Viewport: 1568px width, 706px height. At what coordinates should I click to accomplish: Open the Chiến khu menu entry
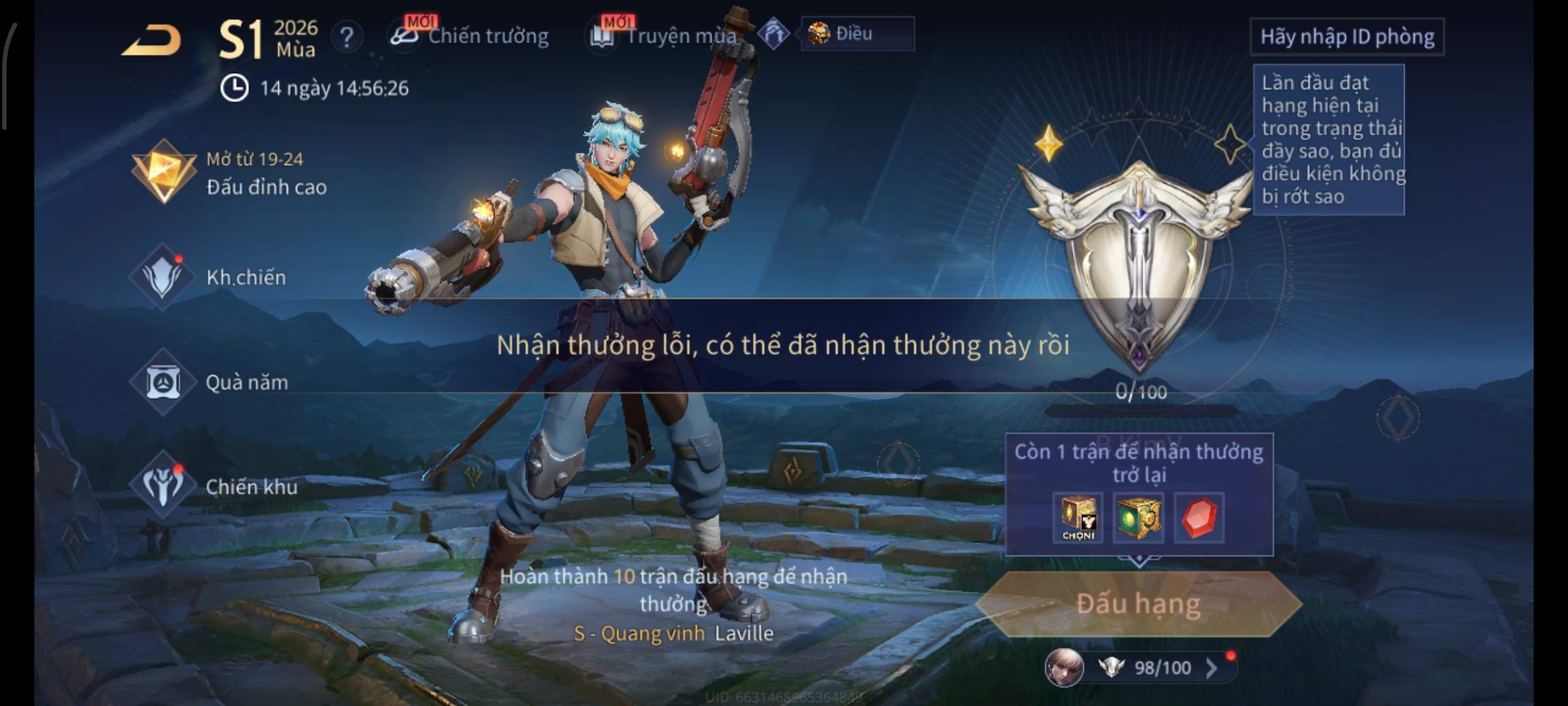(x=214, y=486)
